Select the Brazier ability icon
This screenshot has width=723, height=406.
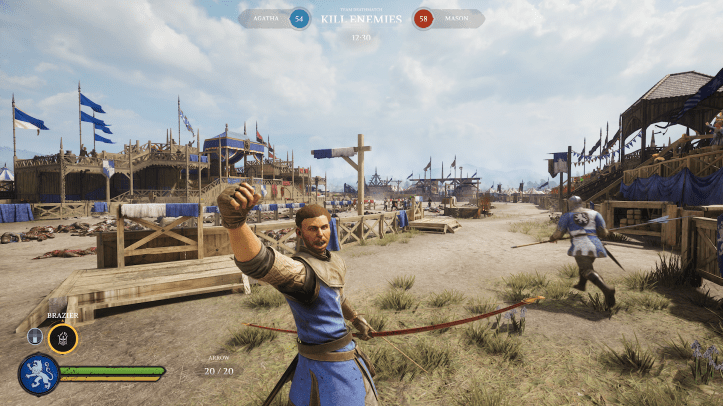coord(63,338)
